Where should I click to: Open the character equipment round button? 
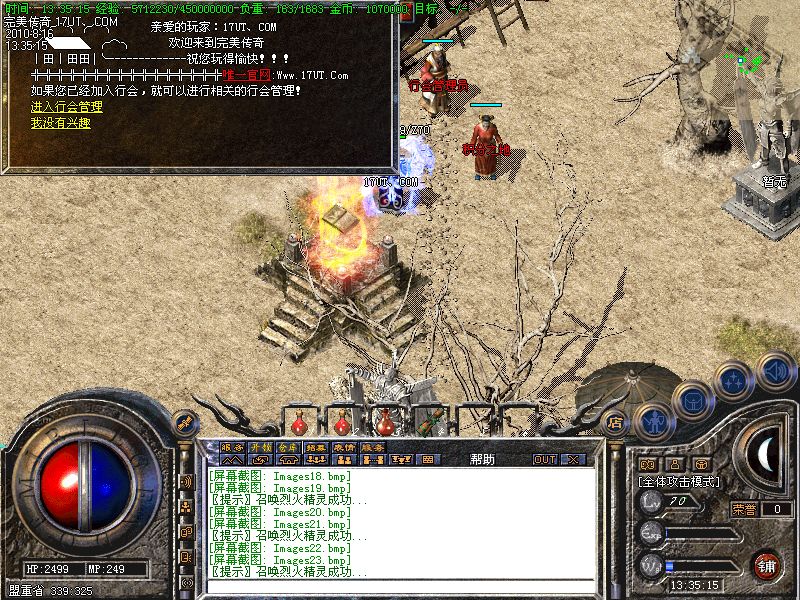click(653, 420)
